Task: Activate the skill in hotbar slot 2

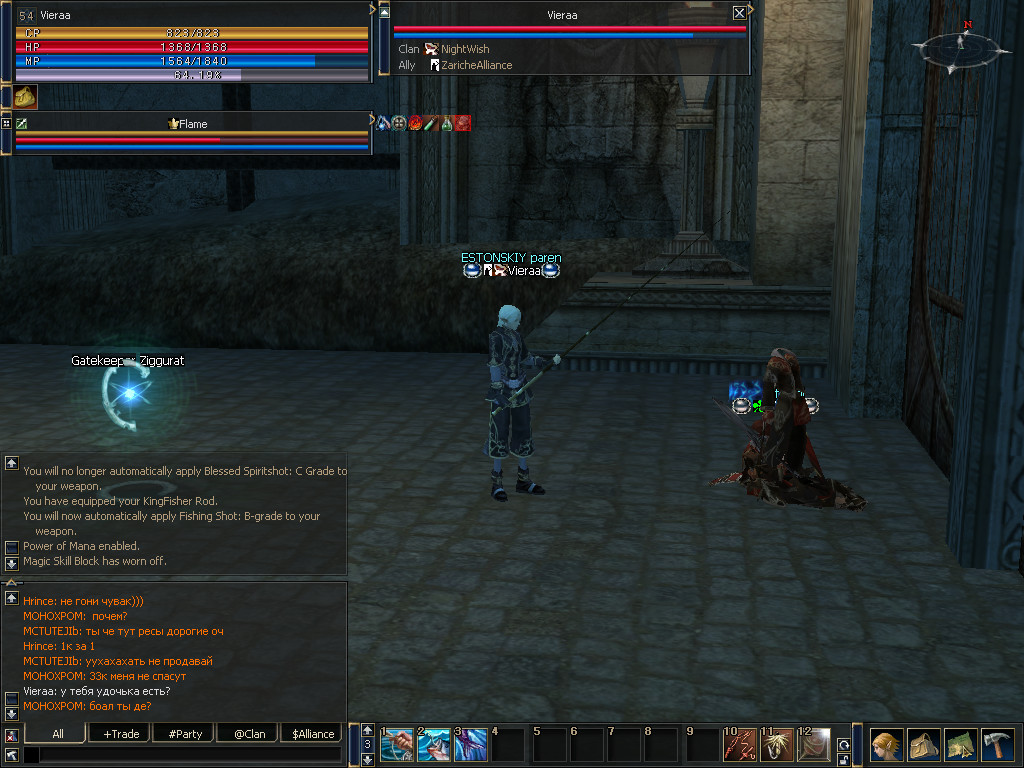Action: [x=434, y=745]
